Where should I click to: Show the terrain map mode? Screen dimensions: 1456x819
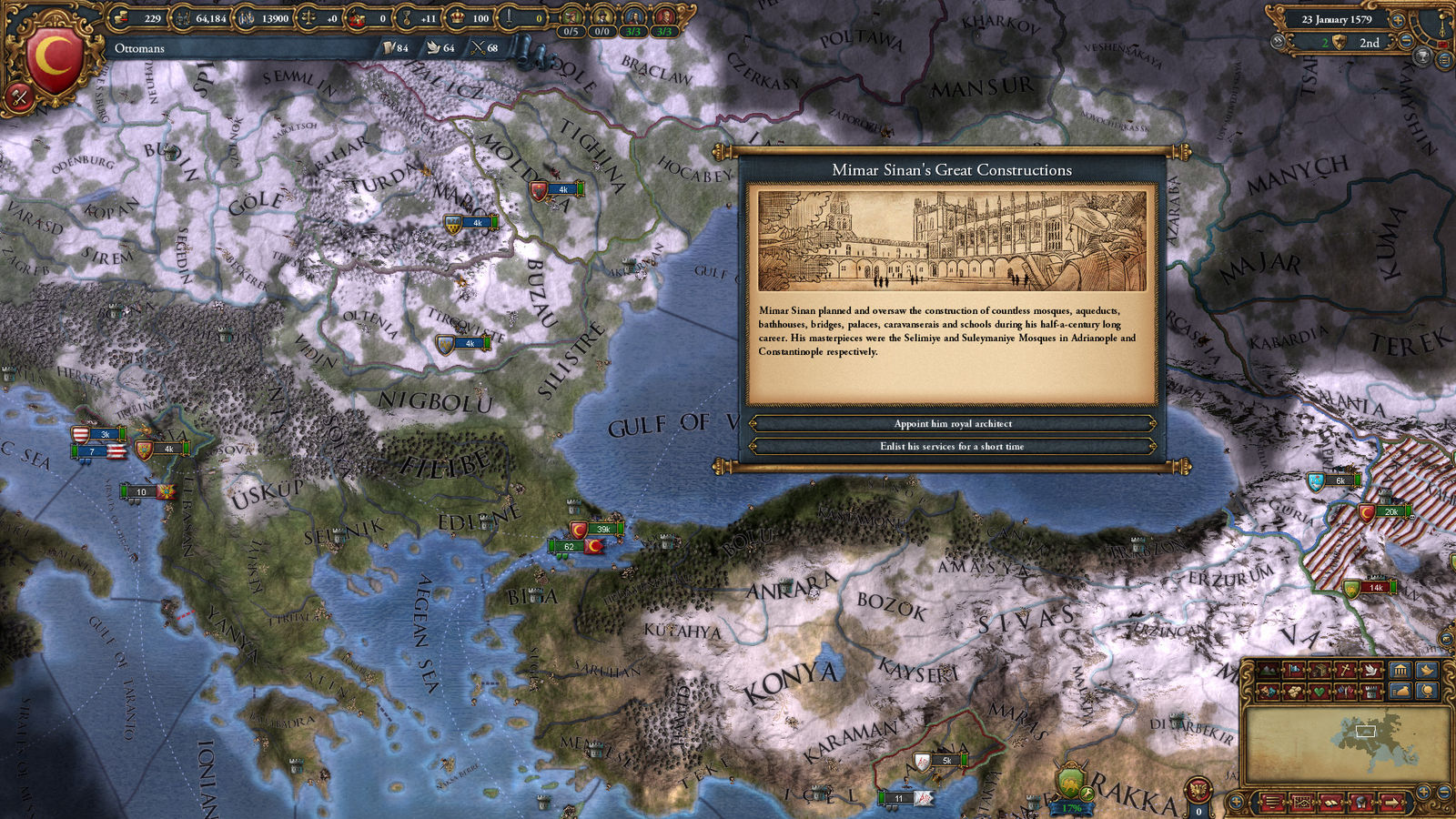(1269, 672)
